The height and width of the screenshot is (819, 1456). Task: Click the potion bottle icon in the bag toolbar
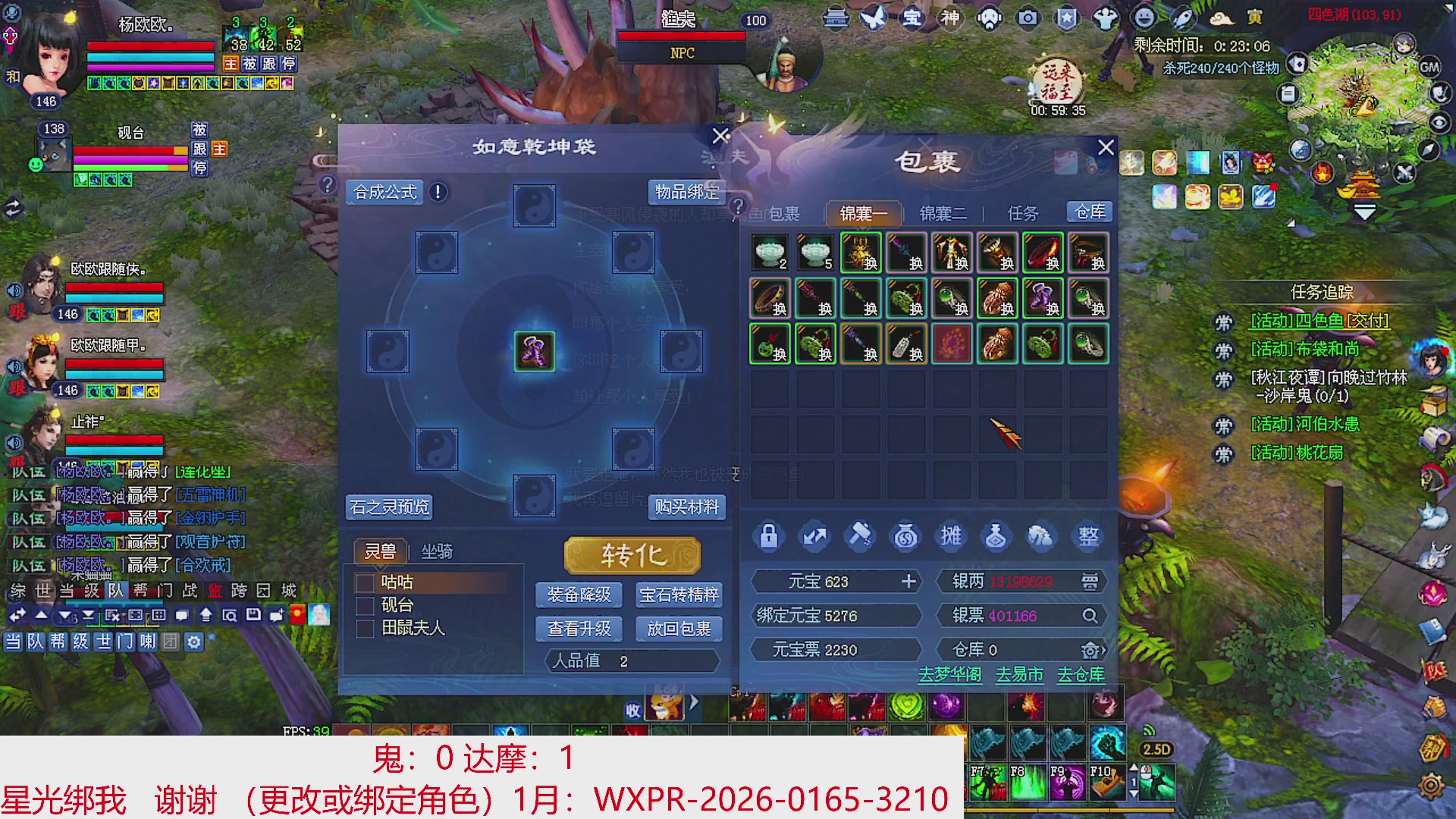click(996, 536)
